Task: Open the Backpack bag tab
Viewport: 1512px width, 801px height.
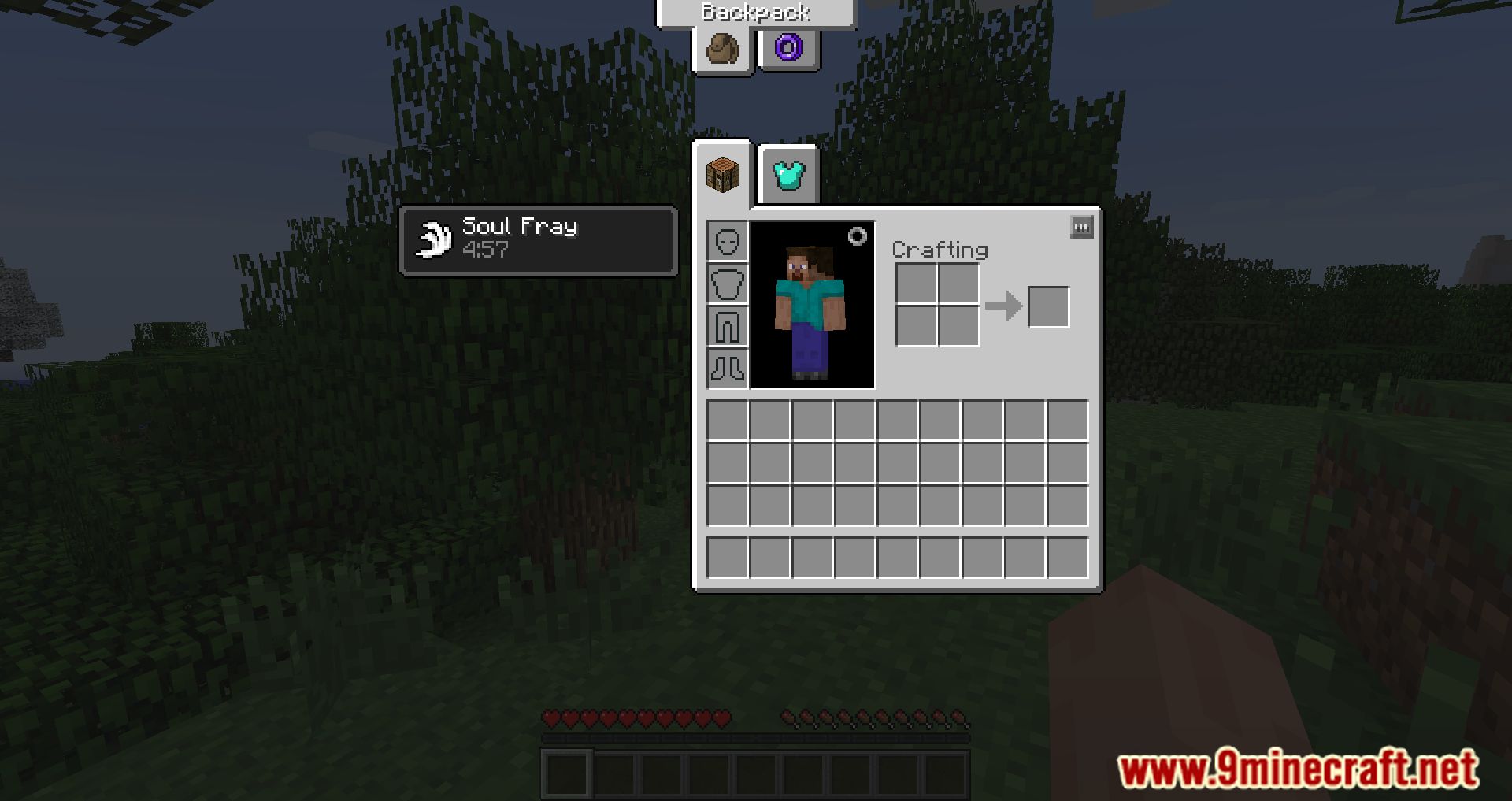Action: 723,50
